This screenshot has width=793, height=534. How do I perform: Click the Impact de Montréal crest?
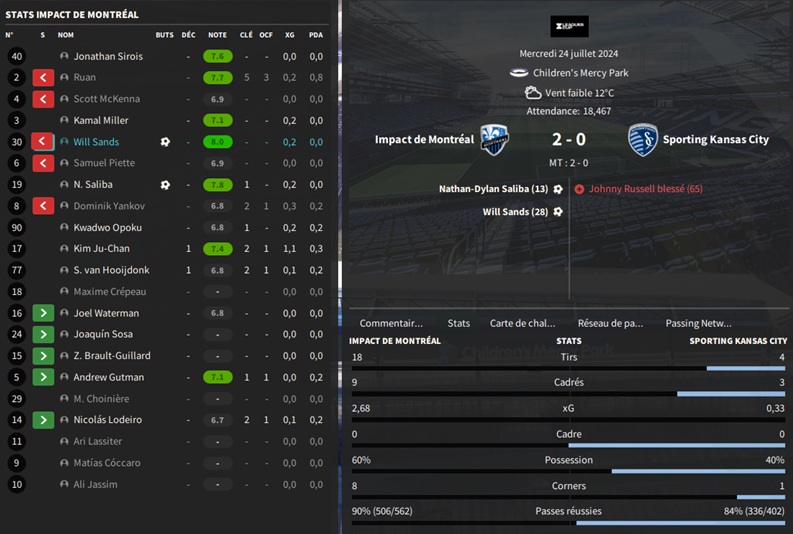[492, 139]
